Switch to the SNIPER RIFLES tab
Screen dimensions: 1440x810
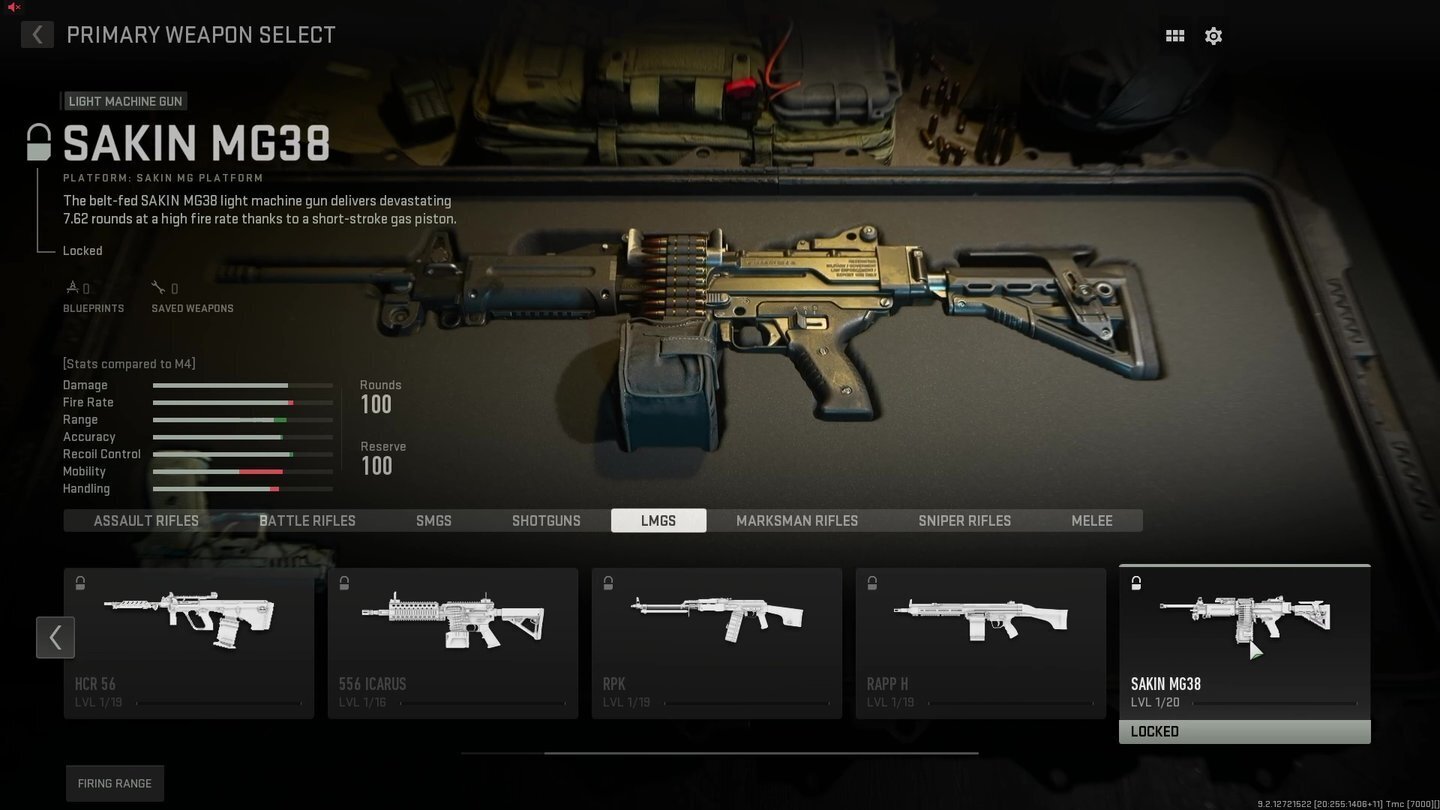tap(964, 520)
